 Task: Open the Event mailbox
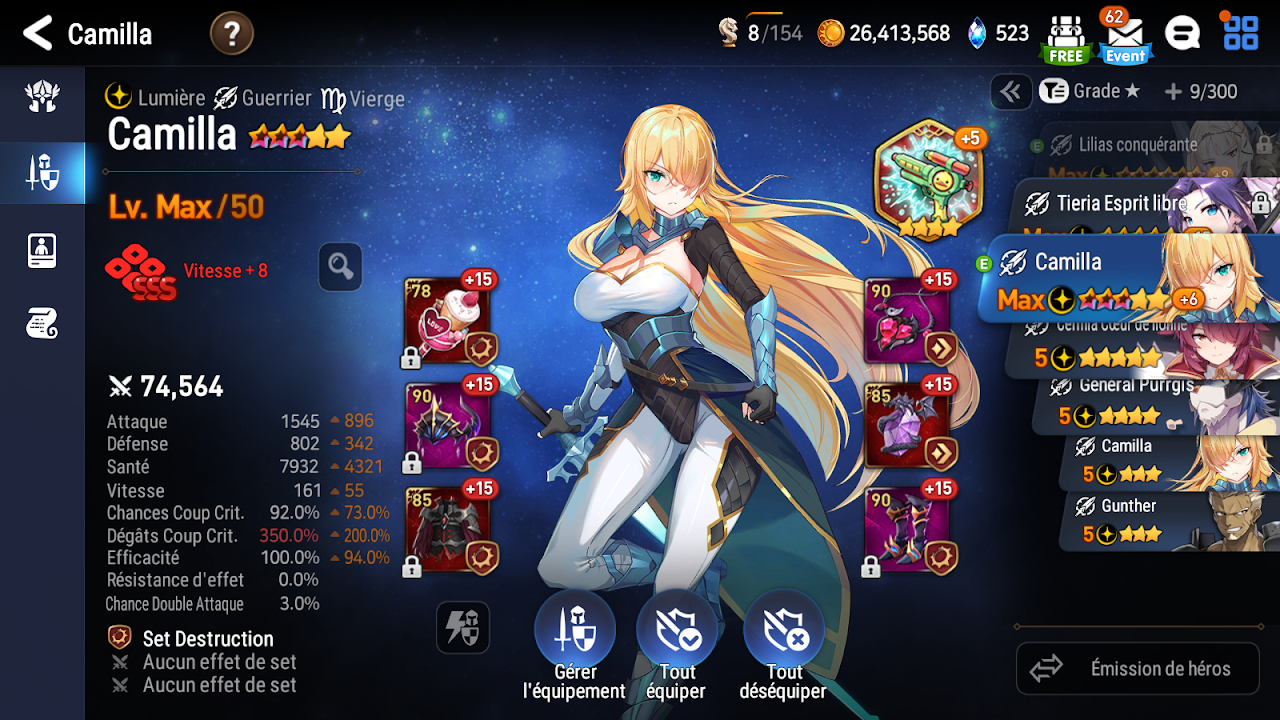tap(1125, 38)
